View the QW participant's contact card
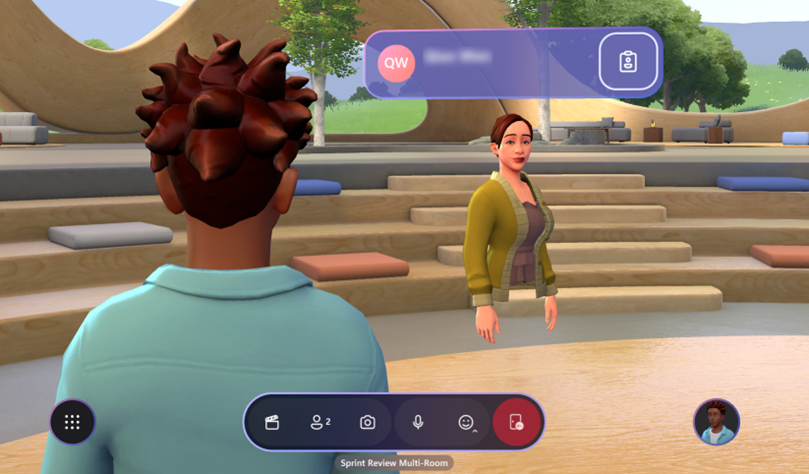This screenshot has width=809, height=474. coord(628,62)
